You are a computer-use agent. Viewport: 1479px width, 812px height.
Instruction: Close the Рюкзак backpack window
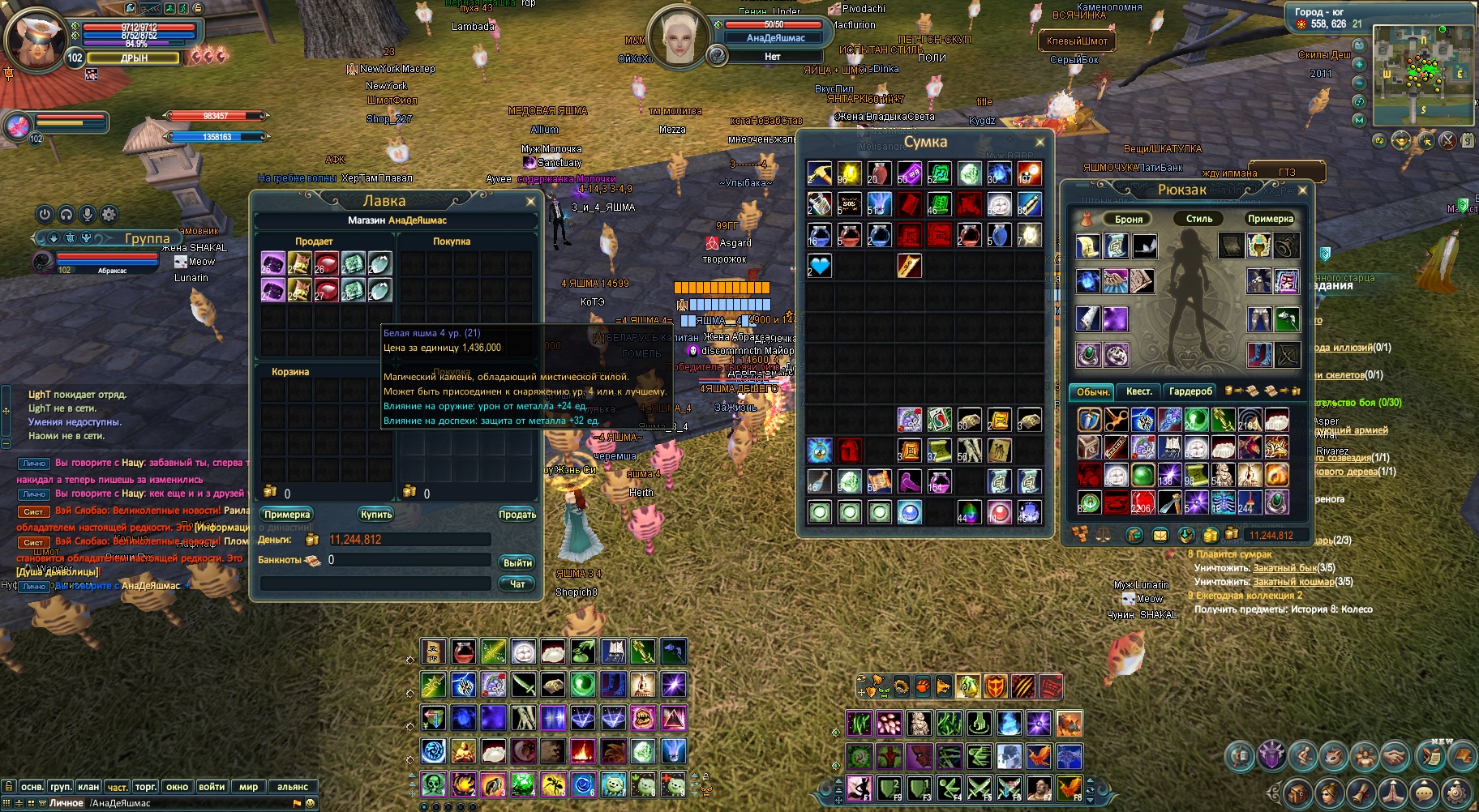click(1302, 190)
